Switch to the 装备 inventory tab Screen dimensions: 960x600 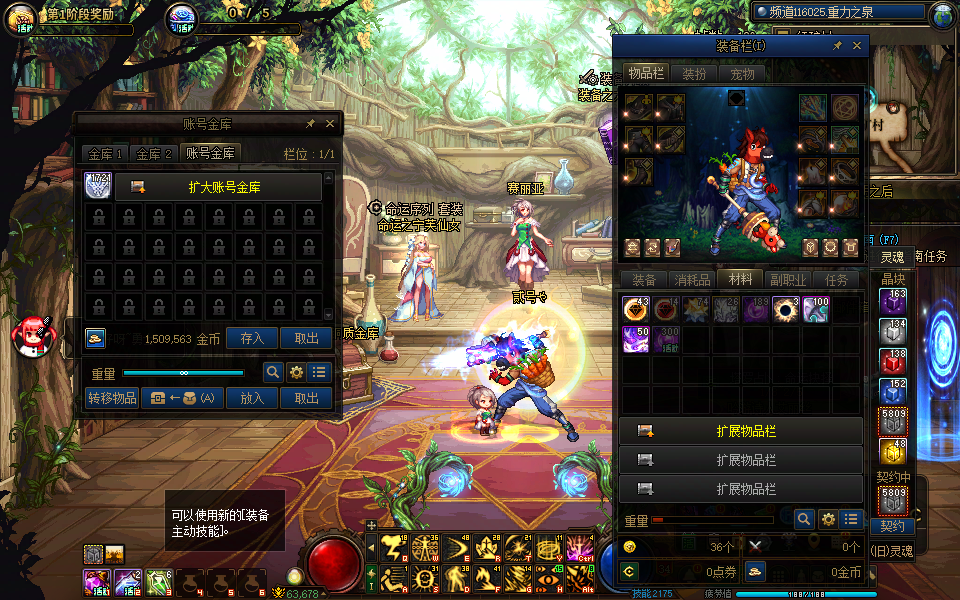pos(645,280)
